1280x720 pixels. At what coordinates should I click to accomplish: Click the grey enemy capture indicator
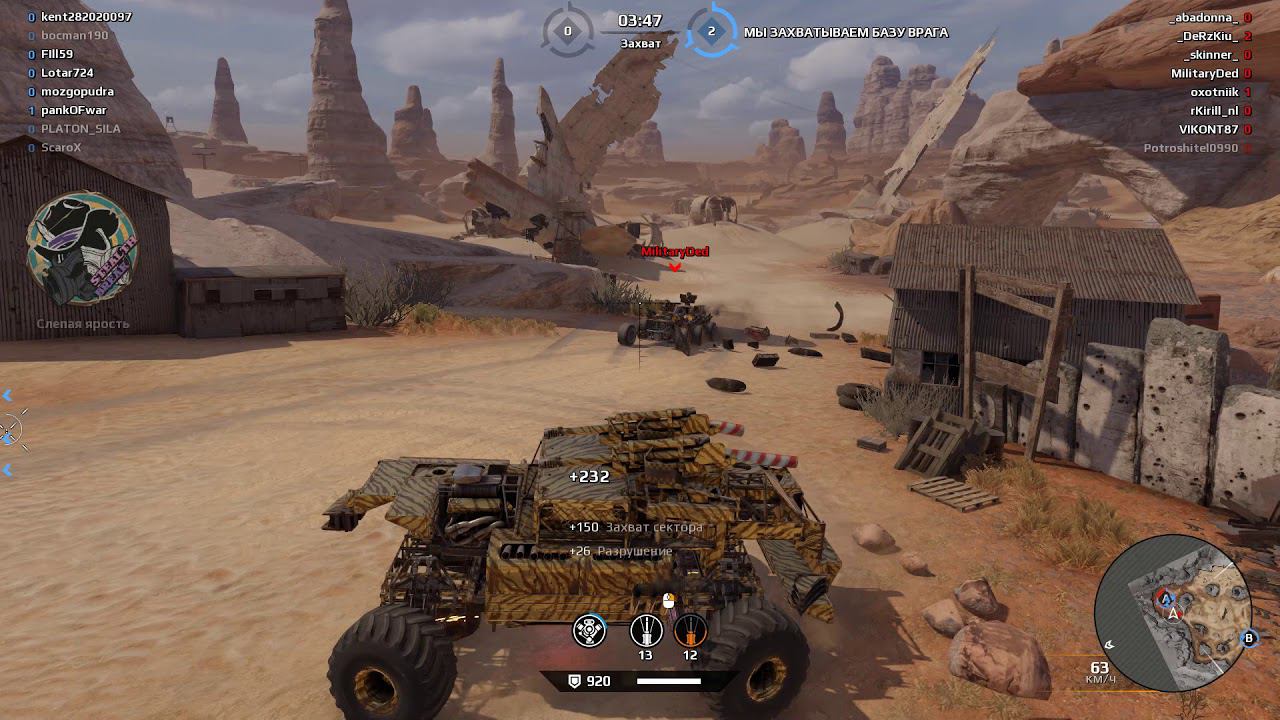(568, 32)
